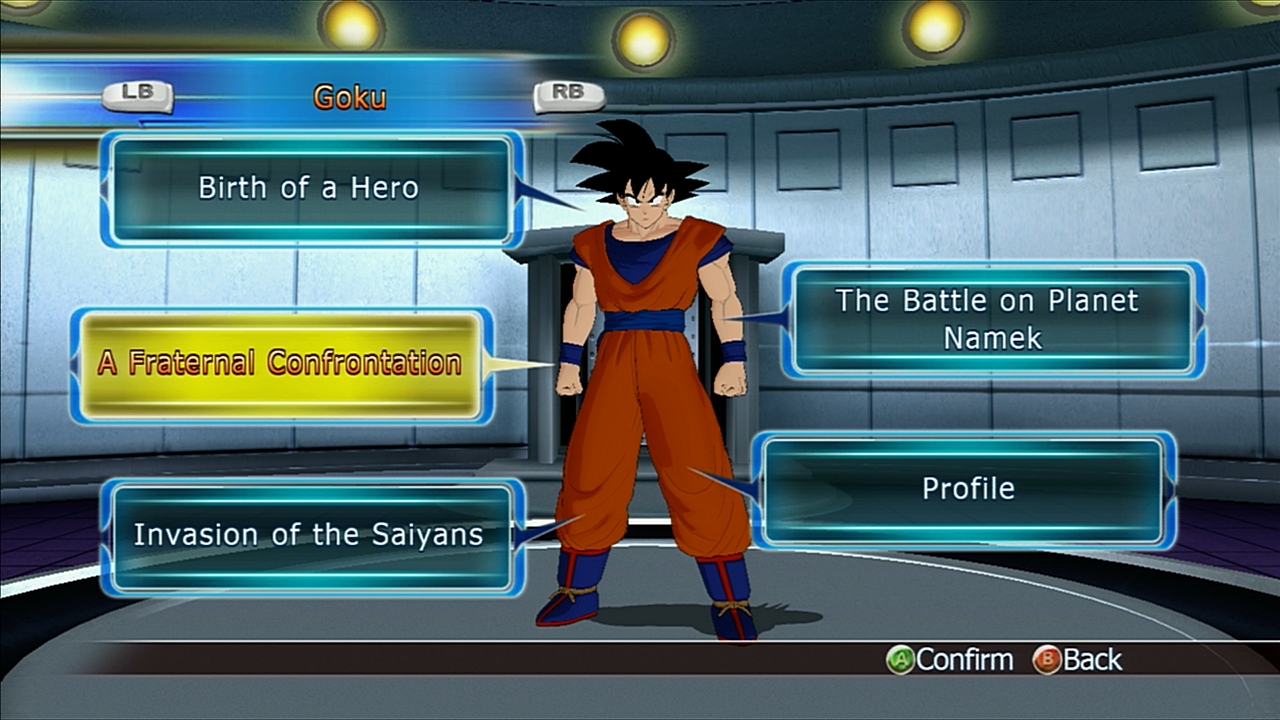The image size is (1280, 720).
Task: Open the Birth of a Hero chapter
Action: pos(309,188)
